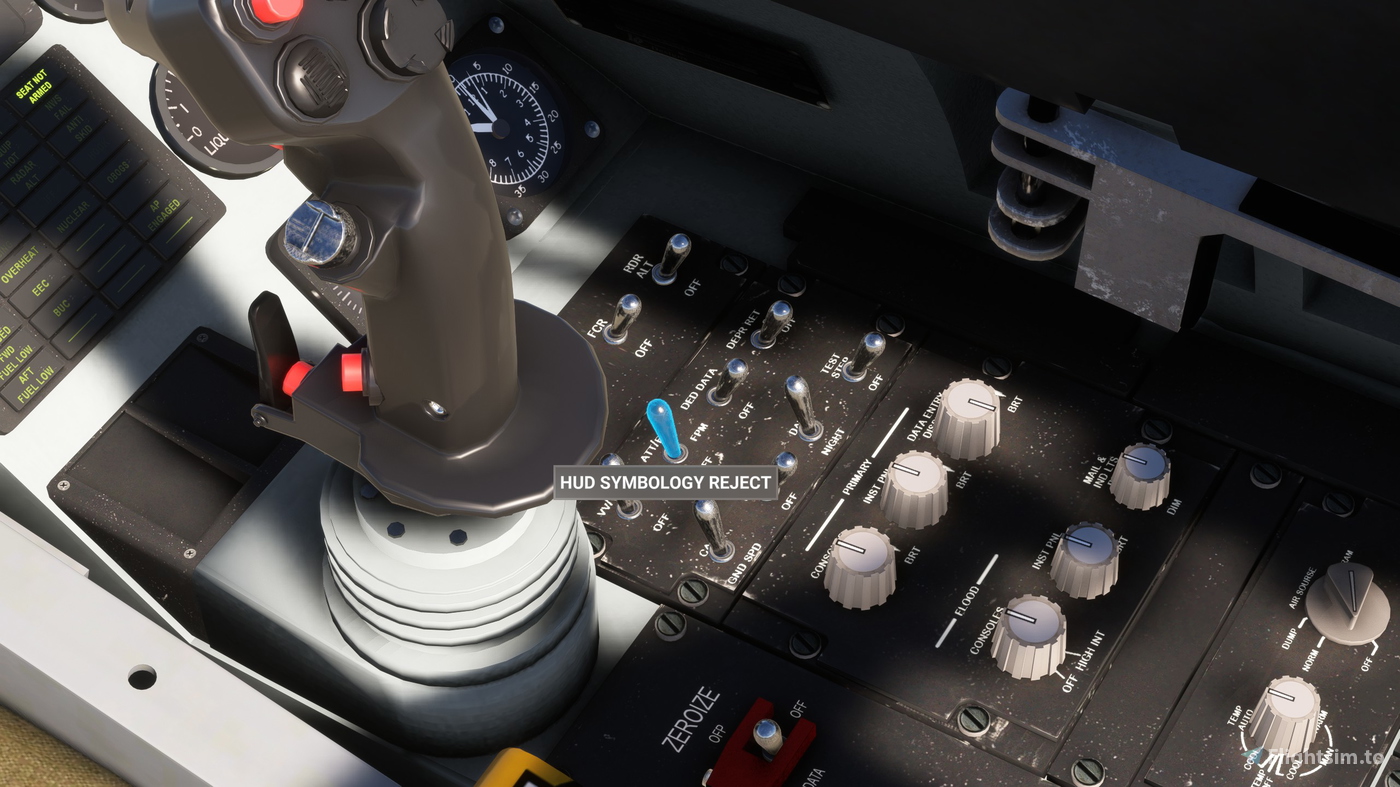Click the TEMP AUTO rotary selector
1400x787 pixels.
coord(1290,698)
